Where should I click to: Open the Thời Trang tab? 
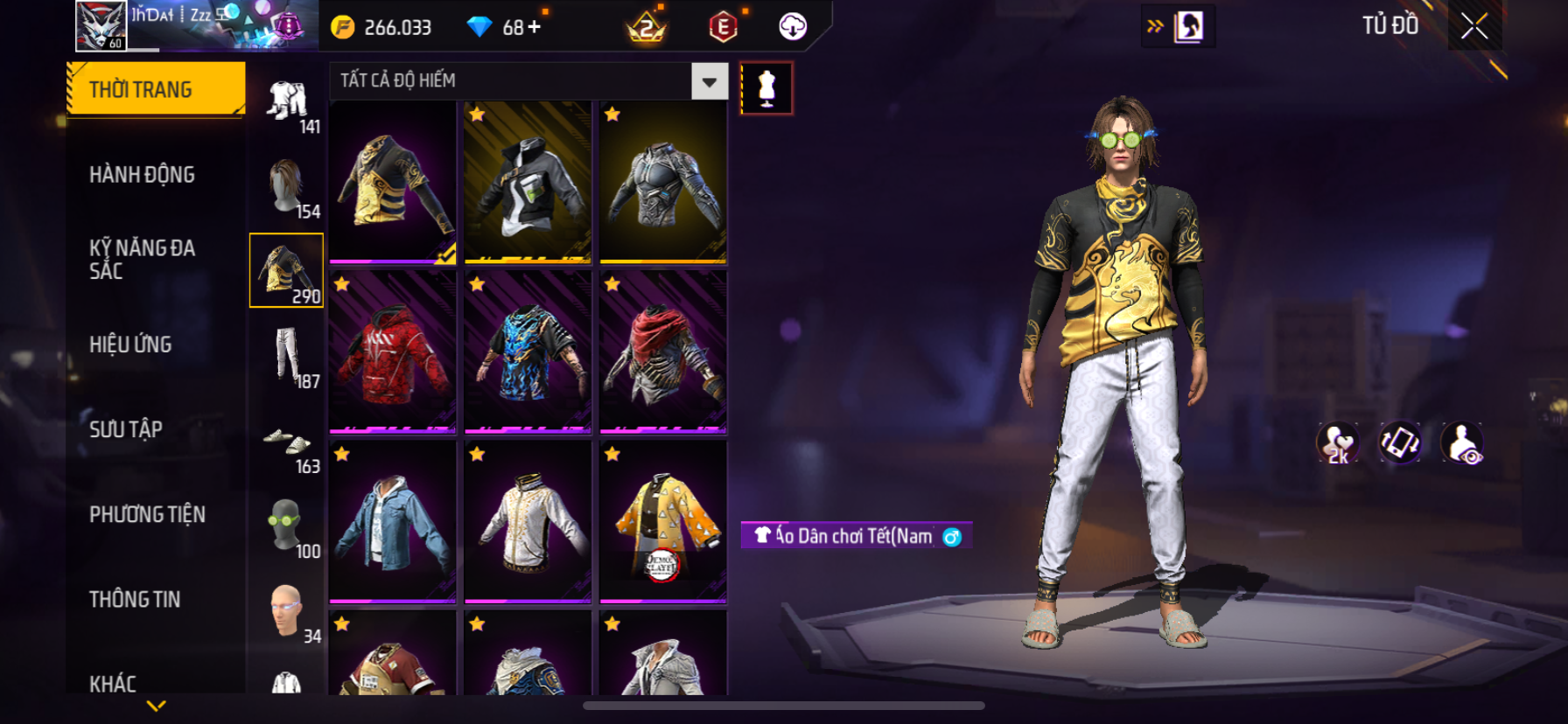tap(156, 89)
